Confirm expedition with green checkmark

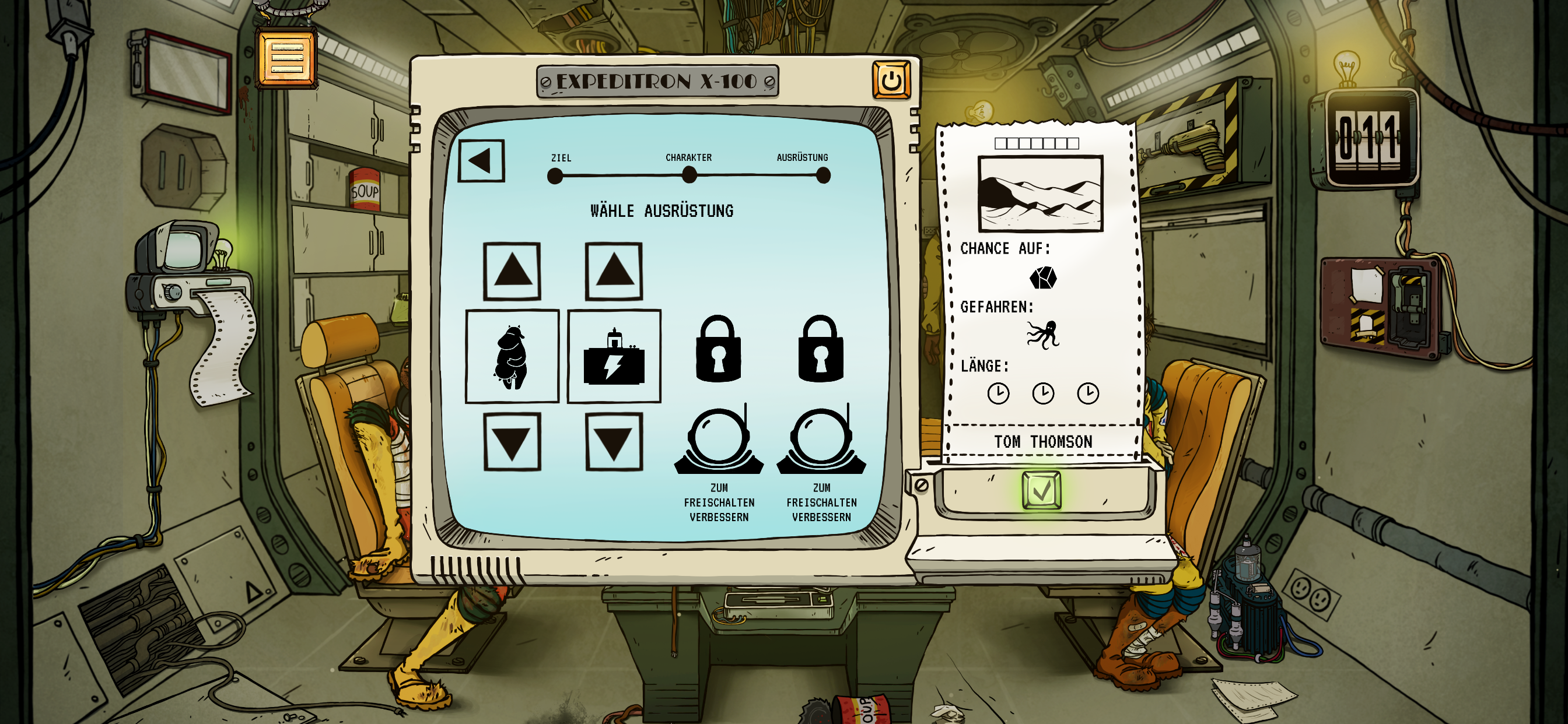[x=1041, y=490]
